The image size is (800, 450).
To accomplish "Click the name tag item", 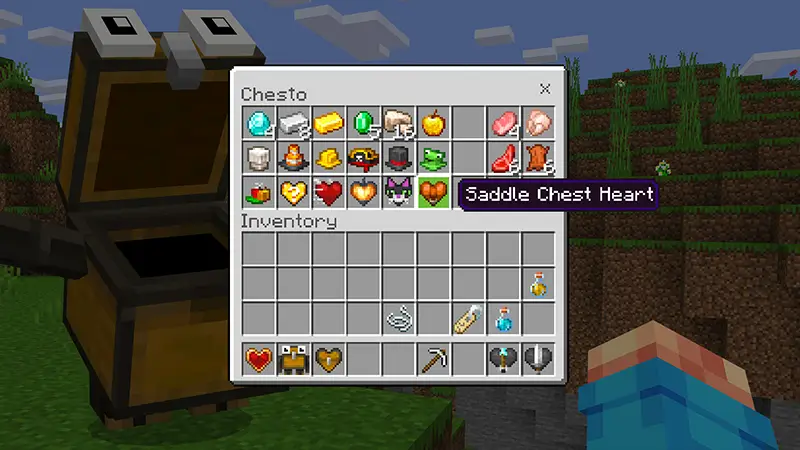I will click(469, 319).
